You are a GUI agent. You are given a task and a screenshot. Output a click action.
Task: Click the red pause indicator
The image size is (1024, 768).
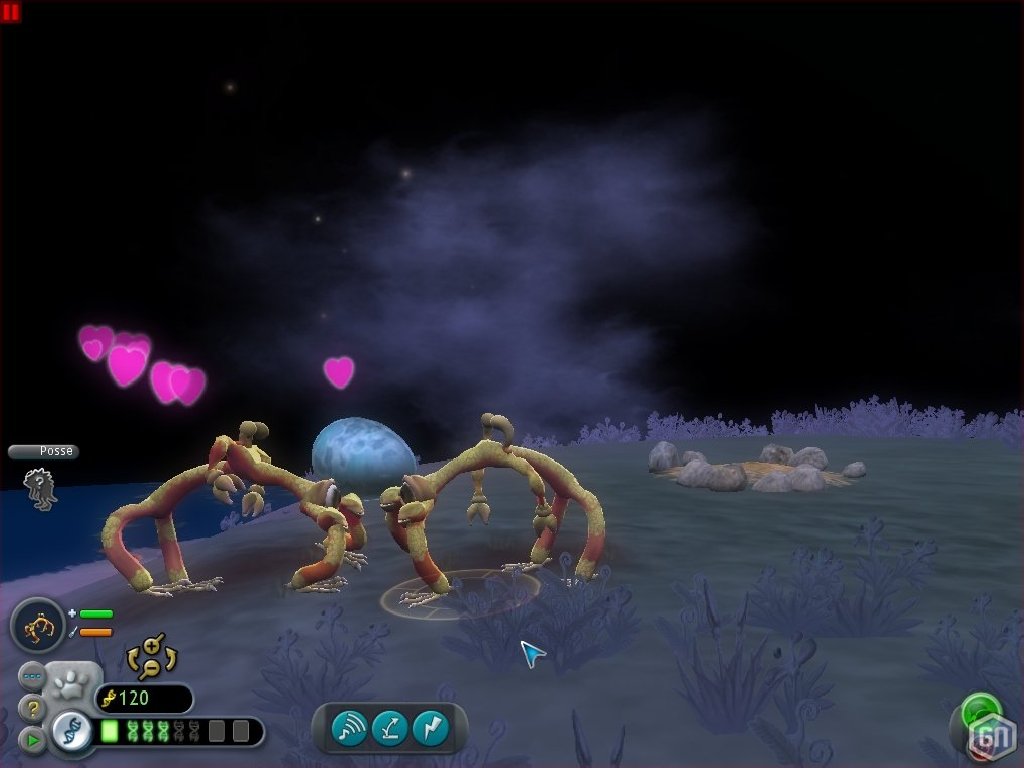pyautogui.click(x=11, y=12)
